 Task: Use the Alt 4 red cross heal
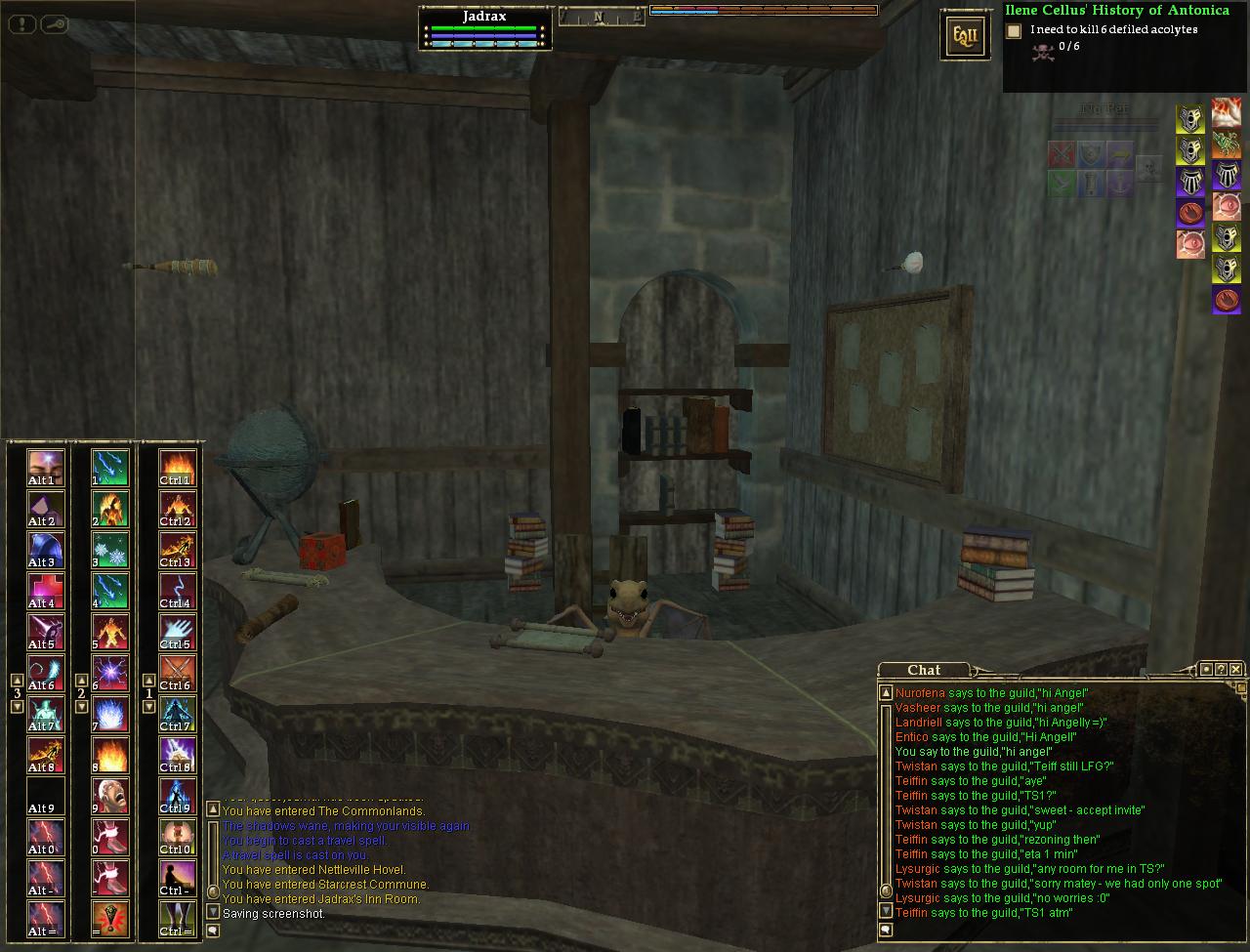click(46, 591)
